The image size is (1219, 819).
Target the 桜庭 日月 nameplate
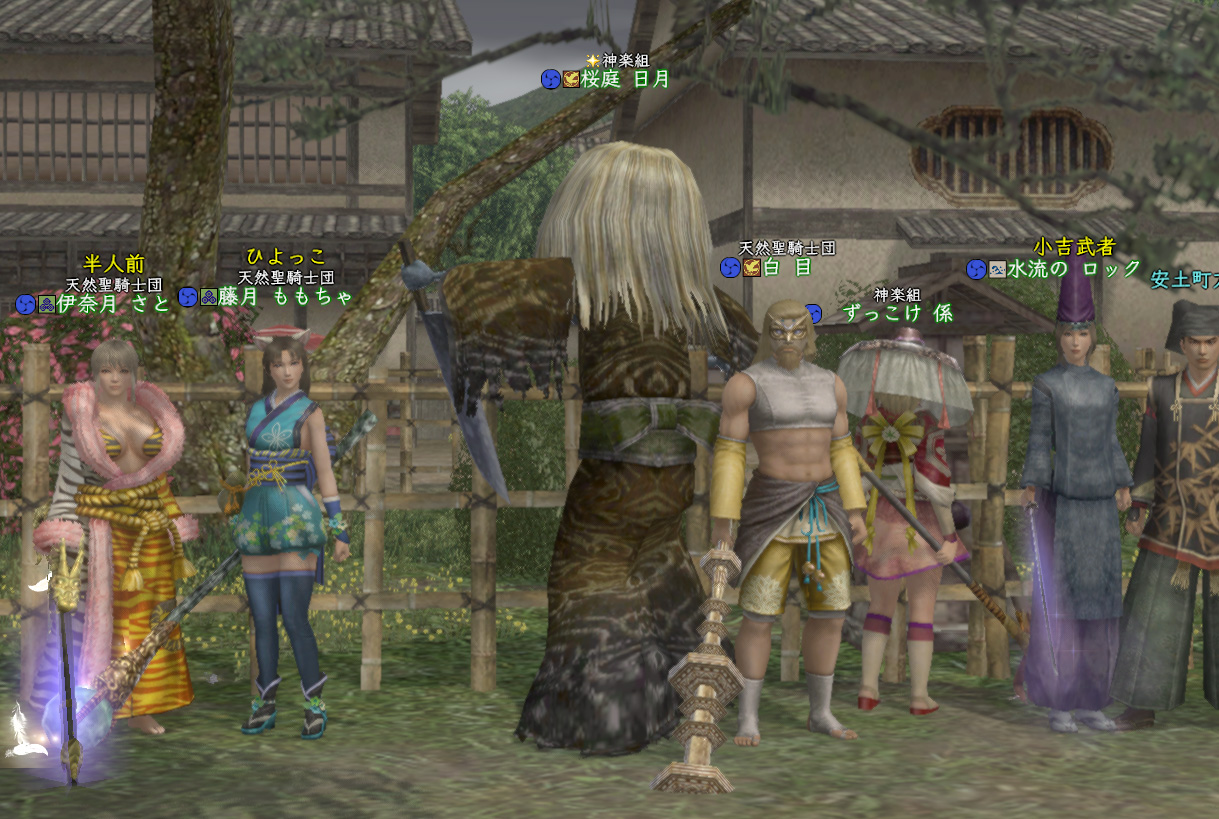[x=625, y=79]
